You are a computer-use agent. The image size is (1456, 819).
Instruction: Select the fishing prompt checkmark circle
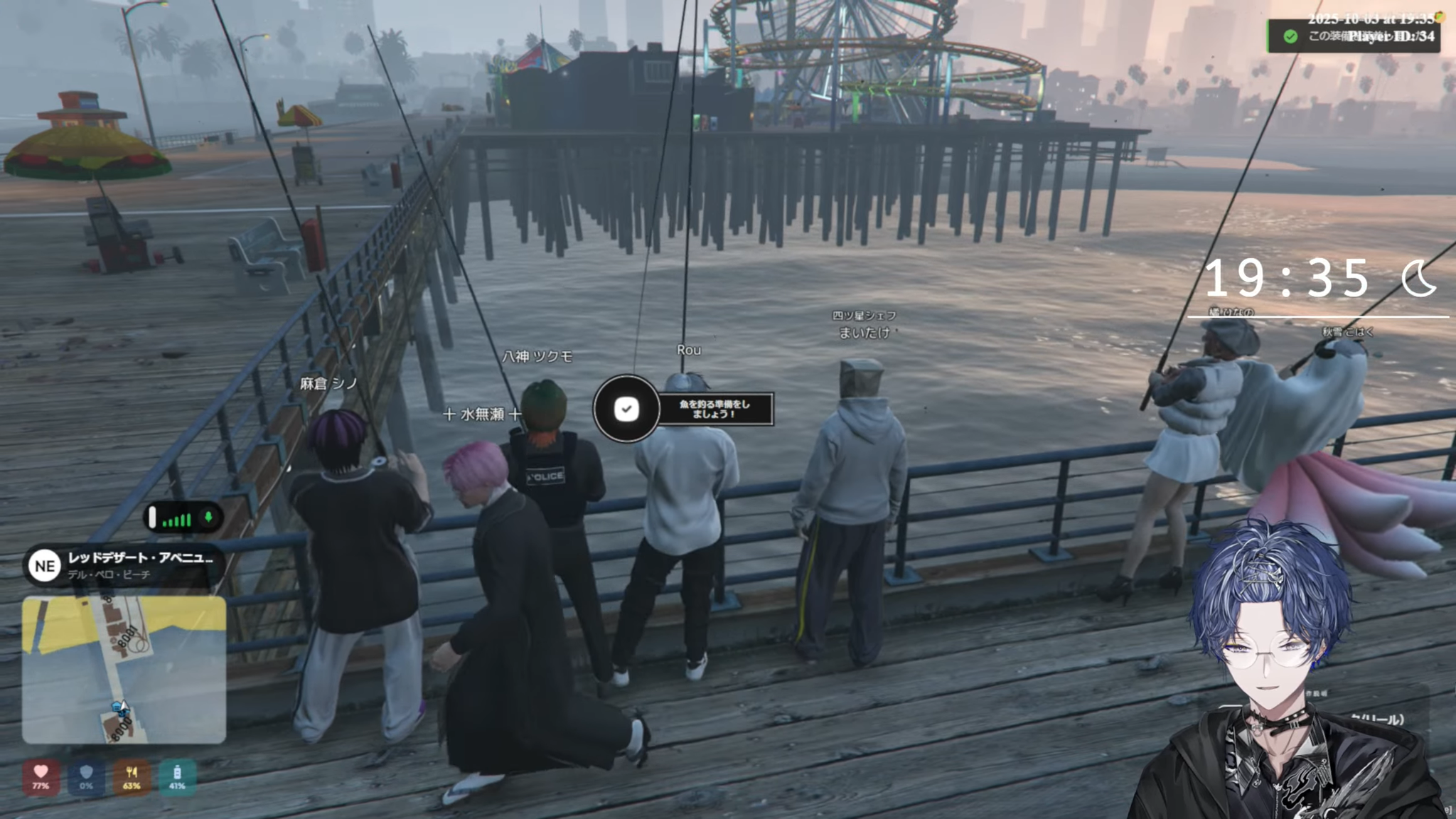coord(626,409)
